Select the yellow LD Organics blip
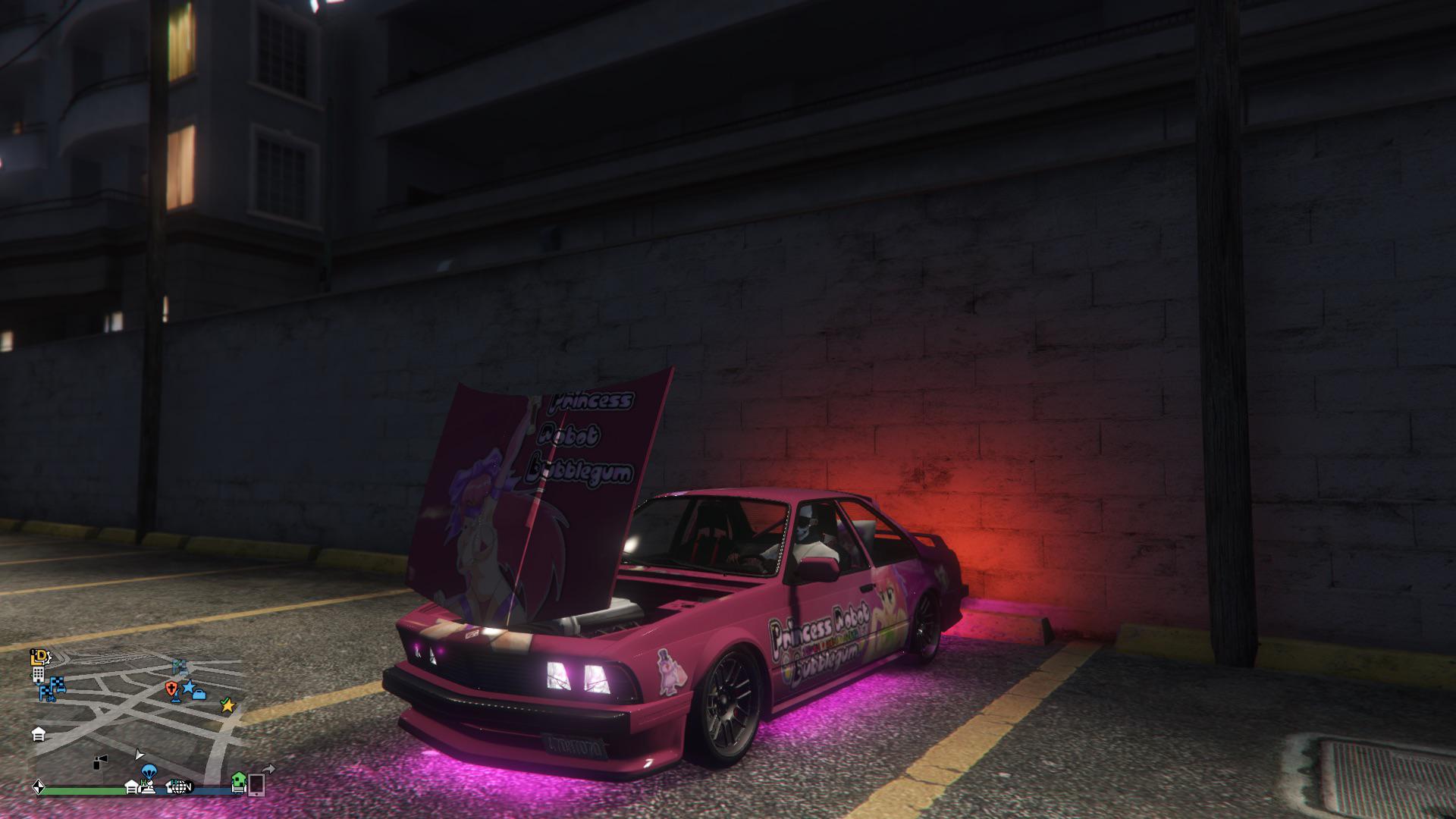 click(39, 657)
